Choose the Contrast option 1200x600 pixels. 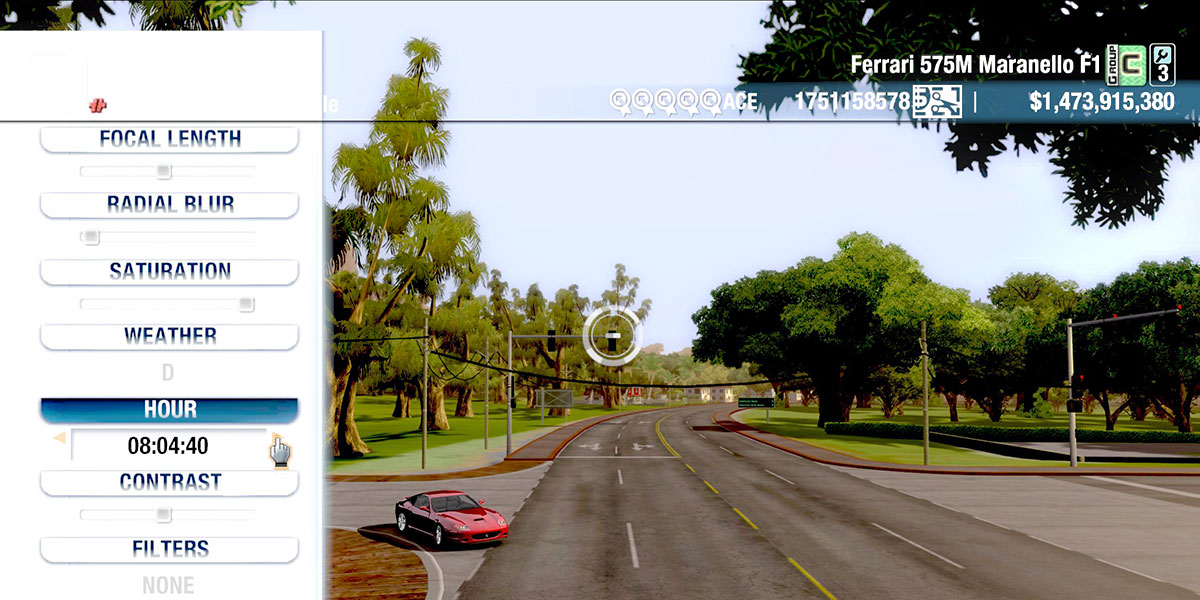(169, 482)
